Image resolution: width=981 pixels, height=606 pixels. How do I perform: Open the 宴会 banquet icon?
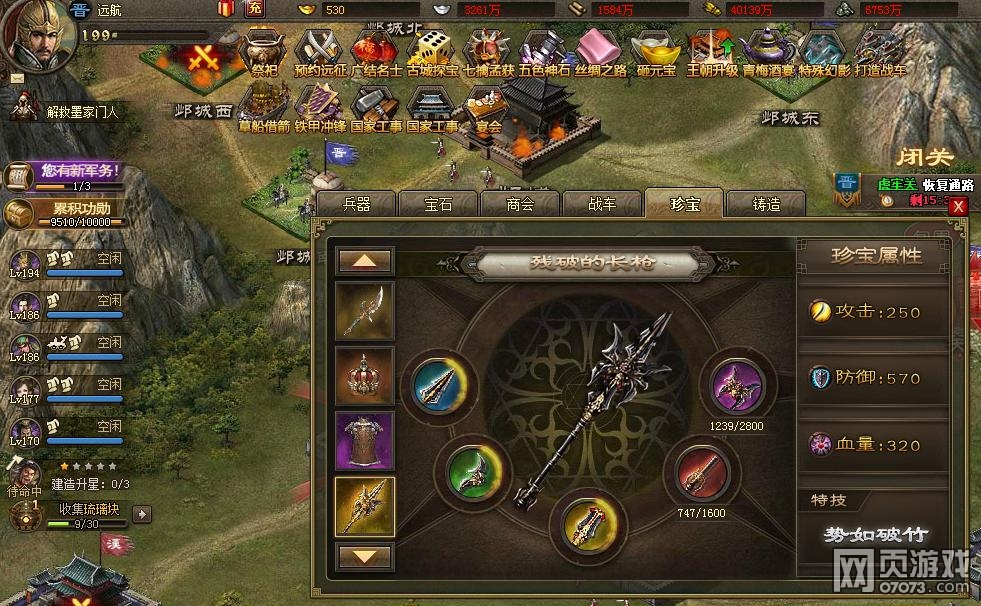488,106
